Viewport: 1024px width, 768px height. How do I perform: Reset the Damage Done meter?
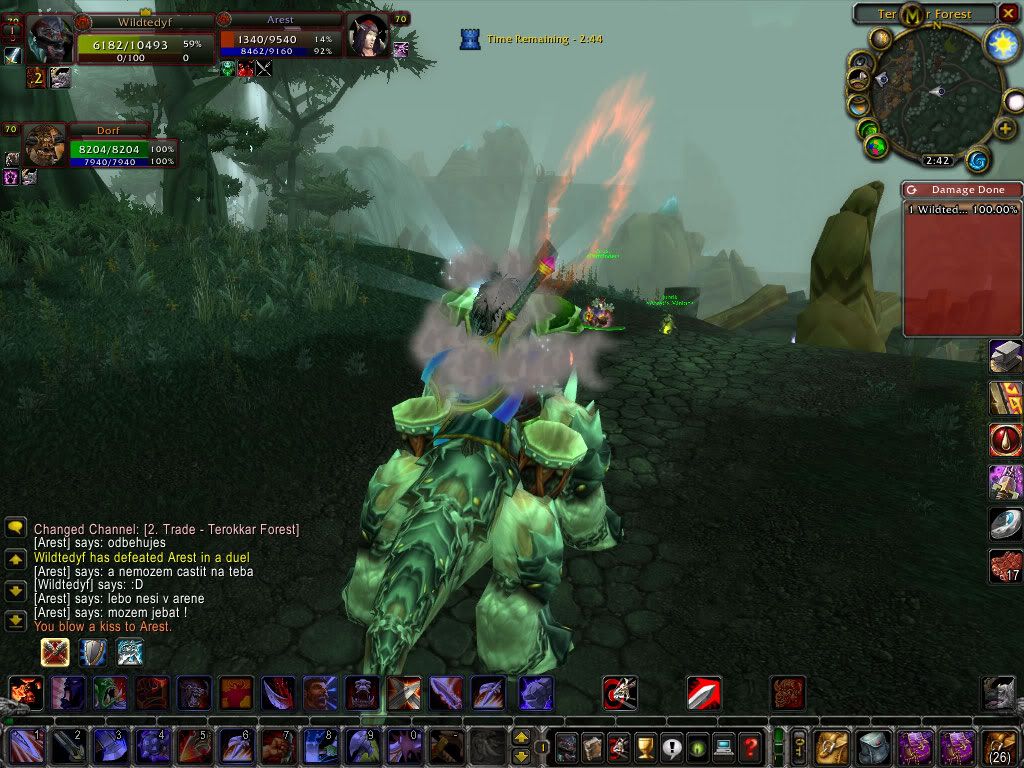coord(912,189)
